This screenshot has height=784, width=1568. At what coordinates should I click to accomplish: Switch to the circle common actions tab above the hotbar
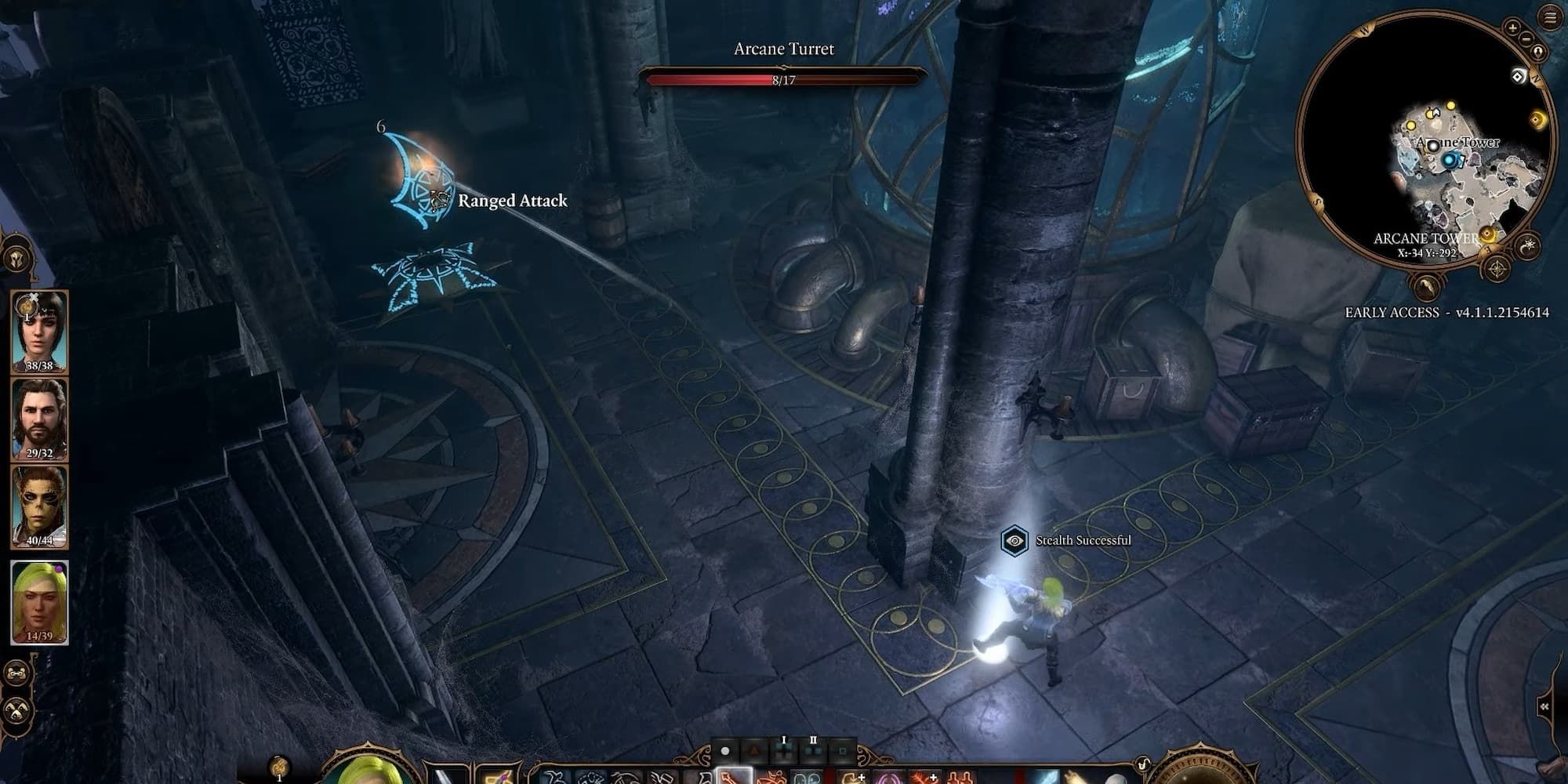coord(724,750)
